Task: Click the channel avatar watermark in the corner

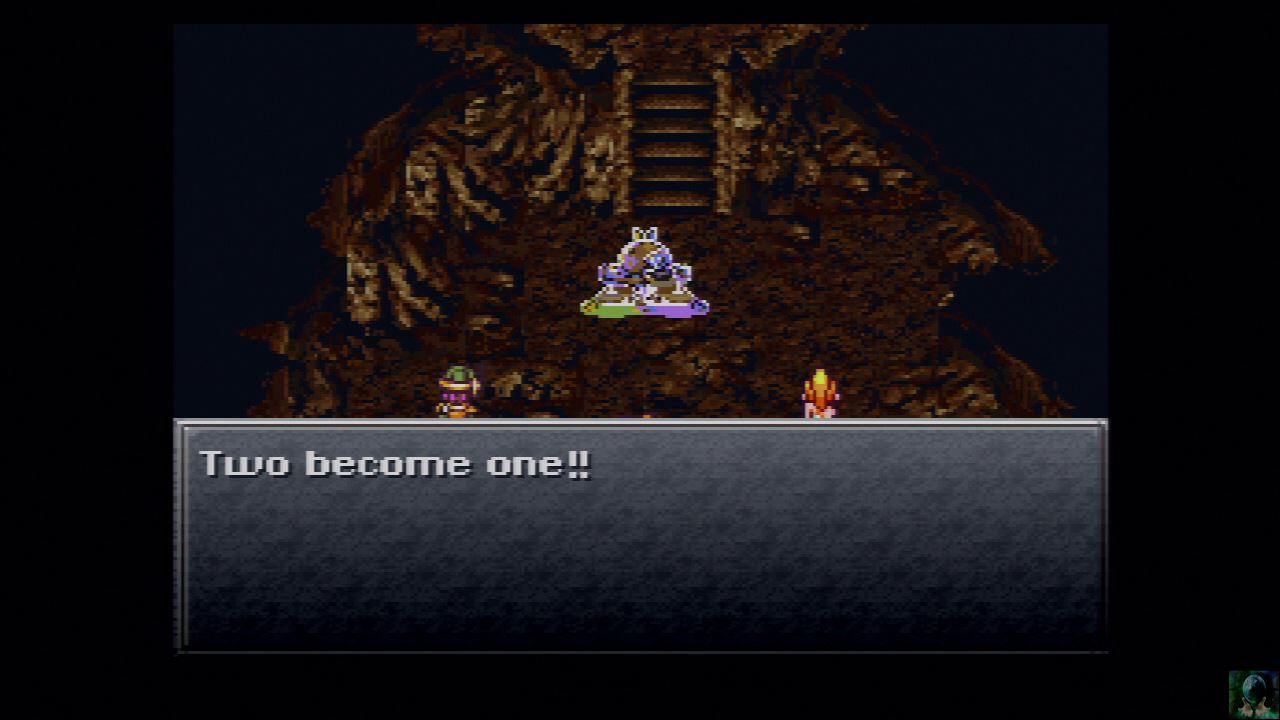Action: pyautogui.click(x=1252, y=693)
